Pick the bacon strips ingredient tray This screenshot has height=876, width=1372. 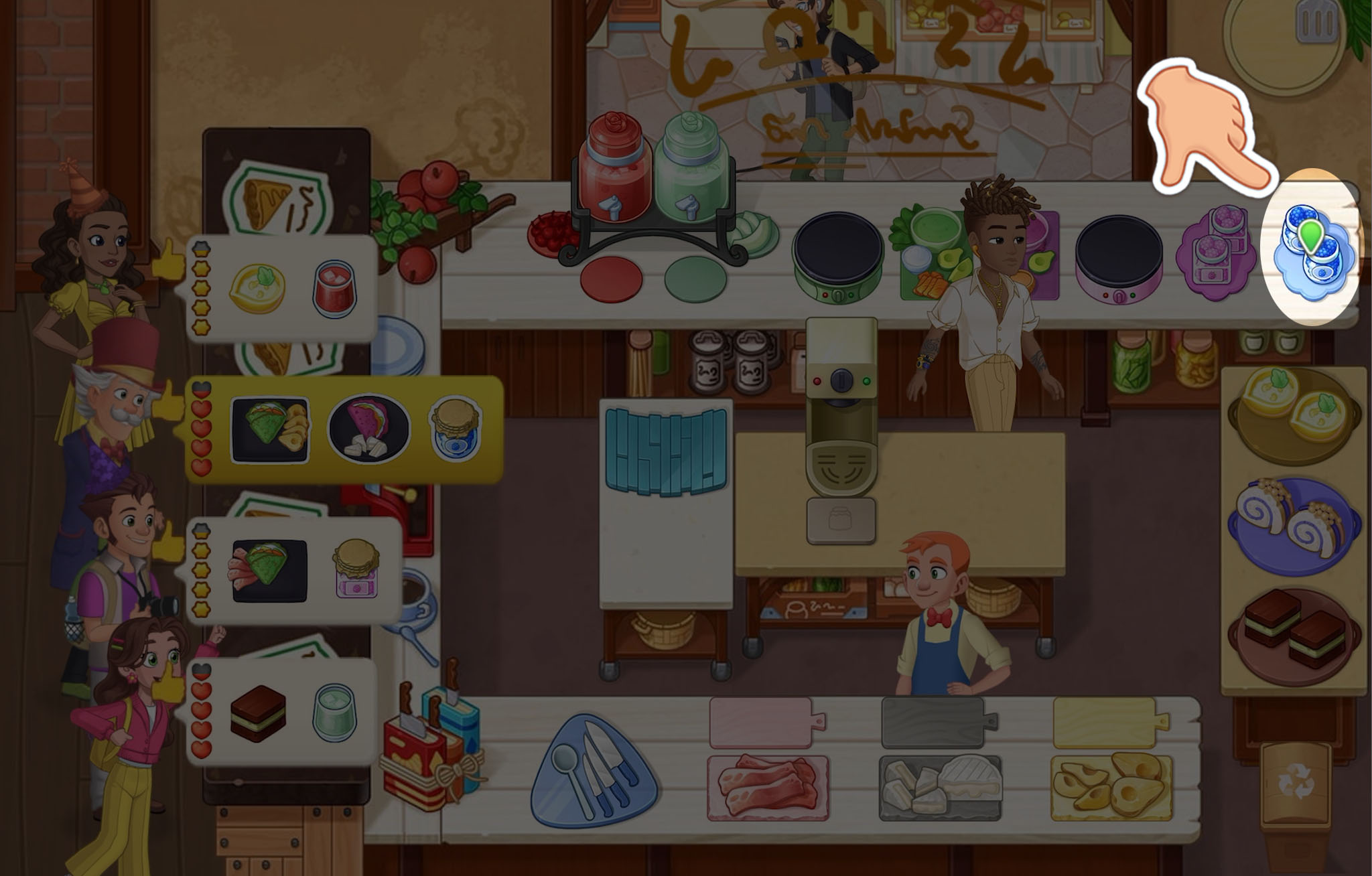[x=768, y=787]
